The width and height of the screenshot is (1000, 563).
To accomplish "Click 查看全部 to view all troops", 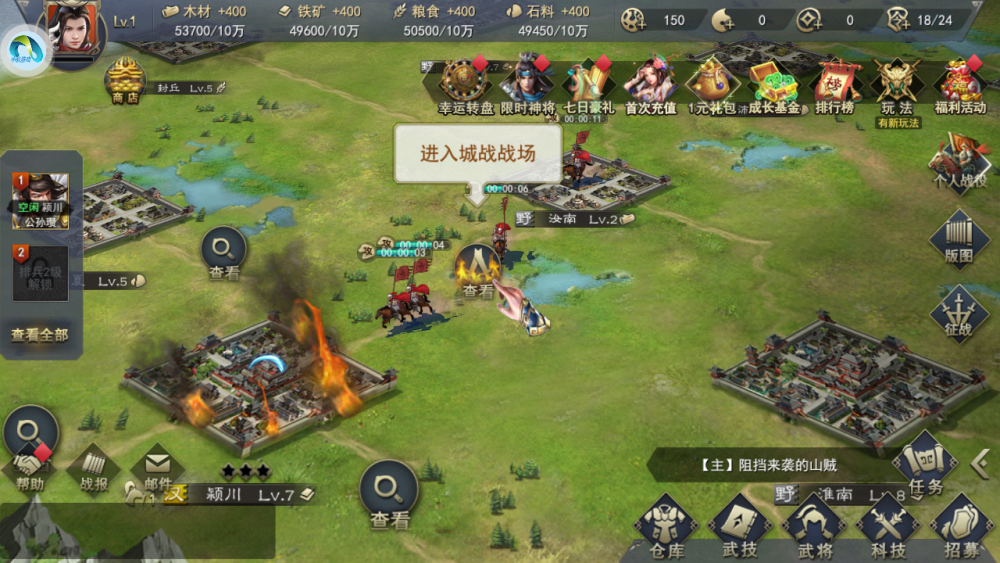I will pyautogui.click(x=40, y=335).
